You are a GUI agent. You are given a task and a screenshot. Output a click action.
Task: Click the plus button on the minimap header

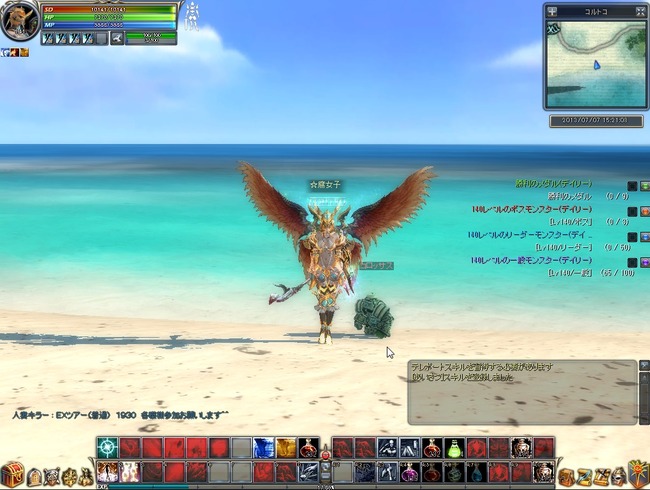553,12
